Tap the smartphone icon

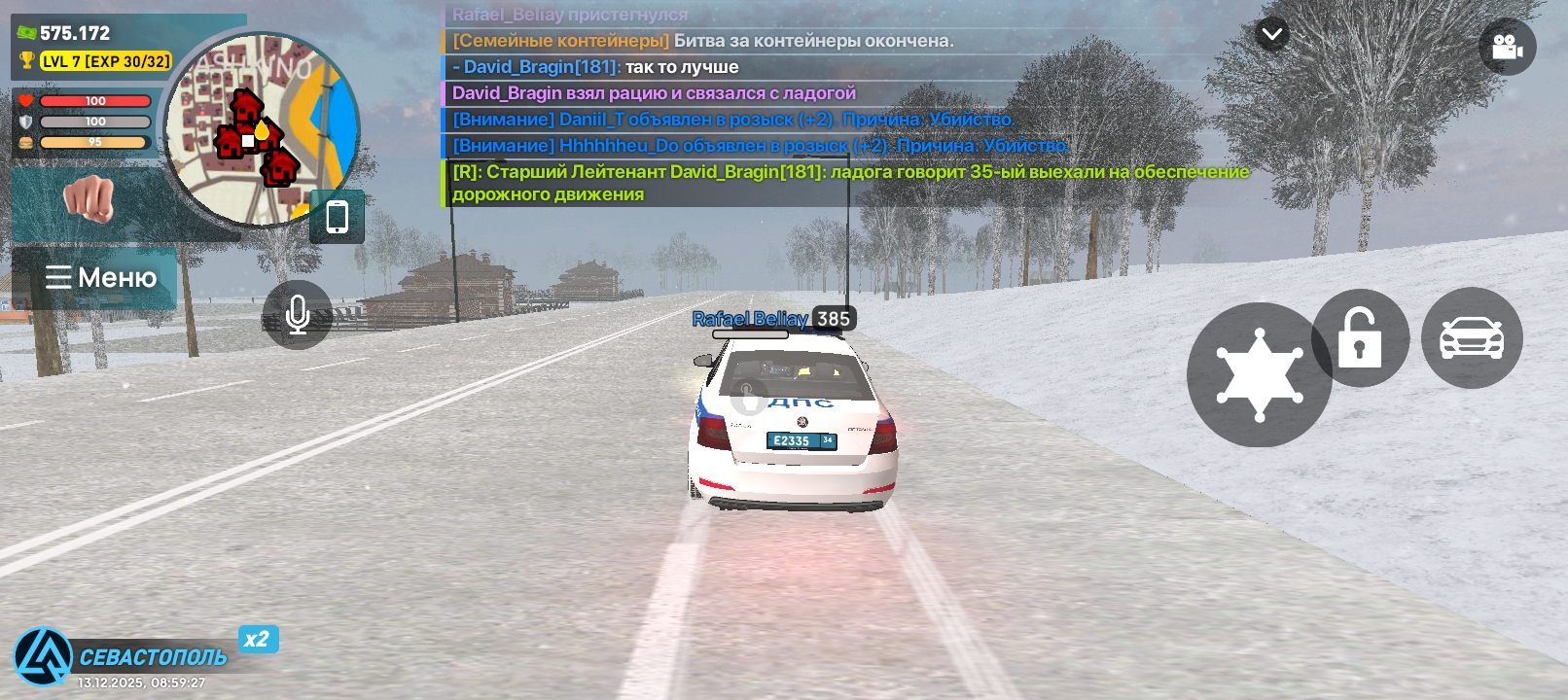click(x=337, y=217)
